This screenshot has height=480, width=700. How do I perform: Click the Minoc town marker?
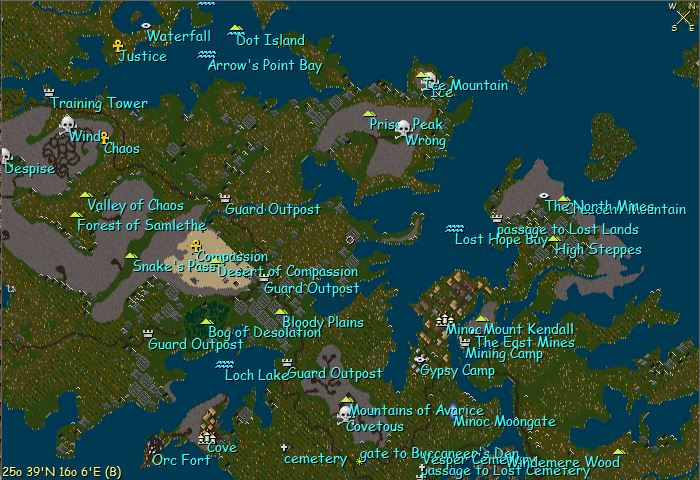coord(444,319)
